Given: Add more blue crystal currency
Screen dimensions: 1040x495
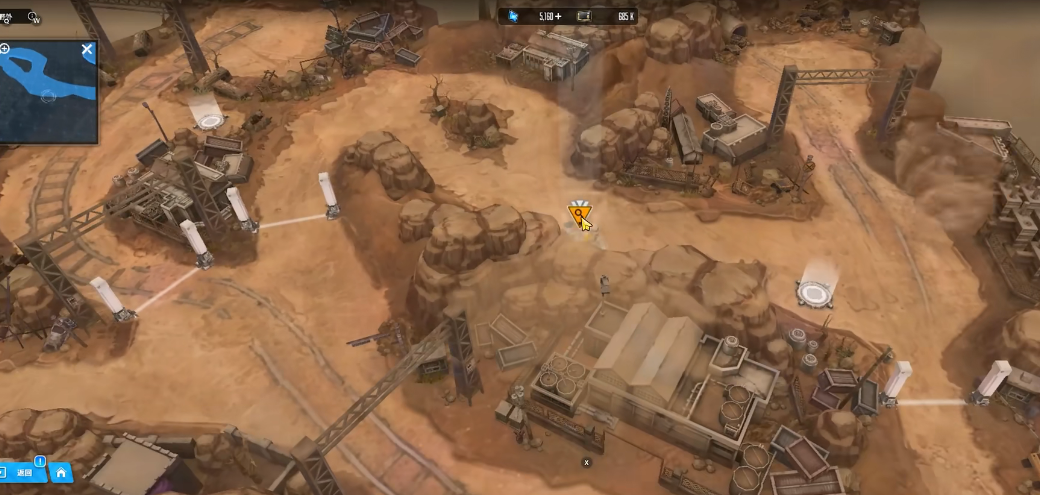Looking at the screenshot, I should tap(557, 16).
